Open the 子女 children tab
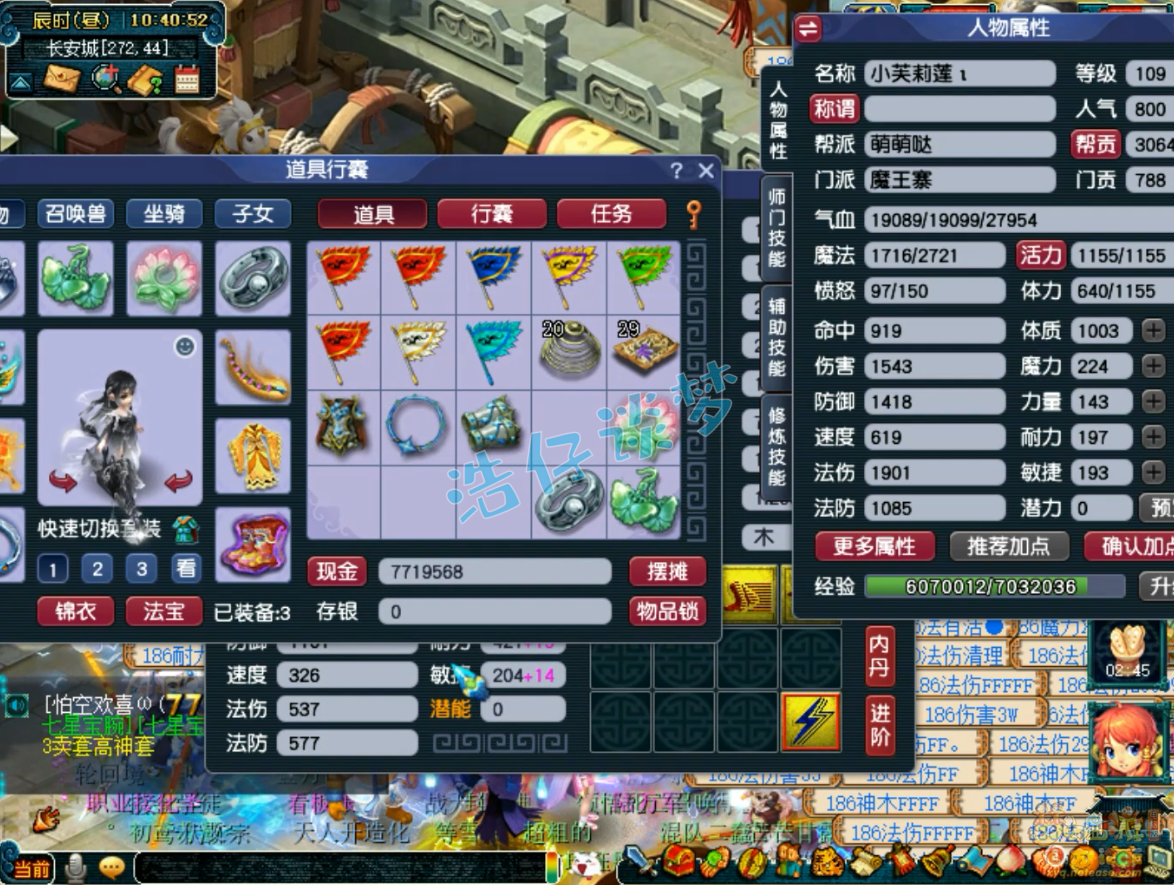This screenshot has height=885, width=1174. pyautogui.click(x=252, y=213)
